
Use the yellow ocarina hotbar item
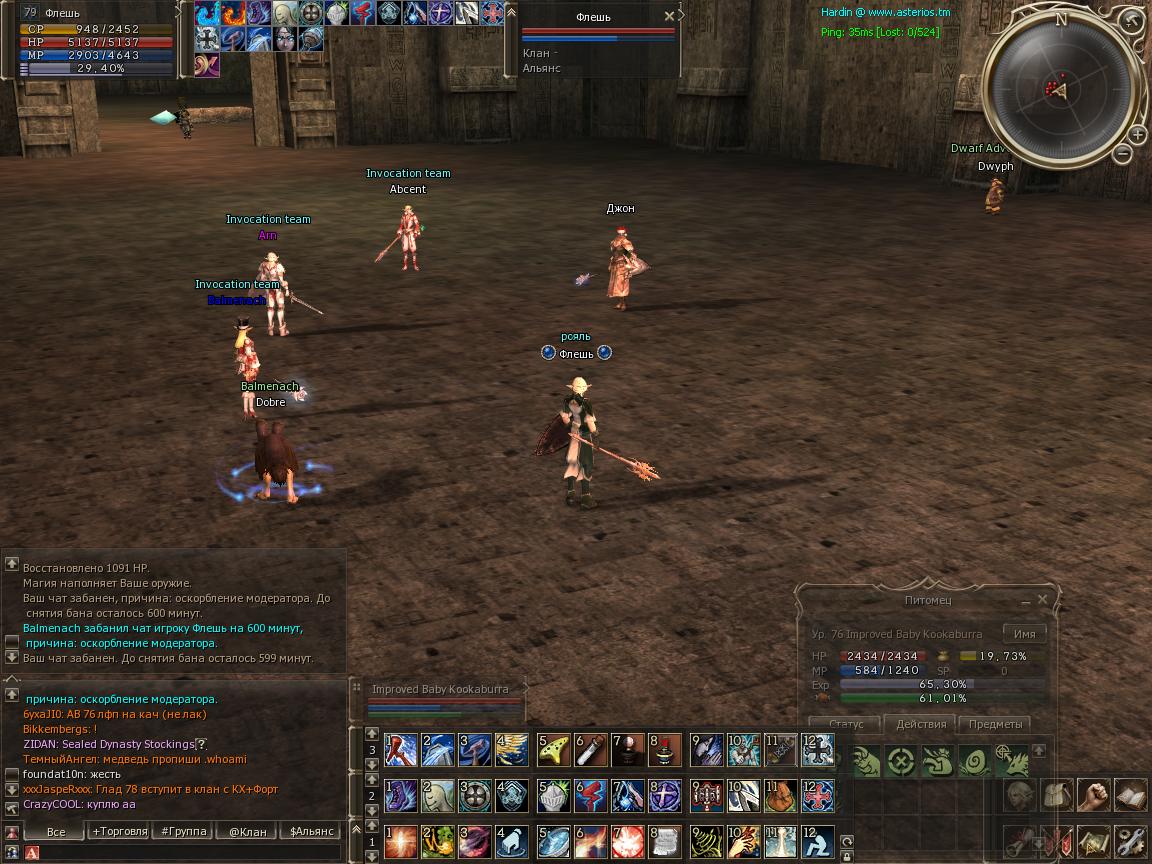tap(553, 748)
